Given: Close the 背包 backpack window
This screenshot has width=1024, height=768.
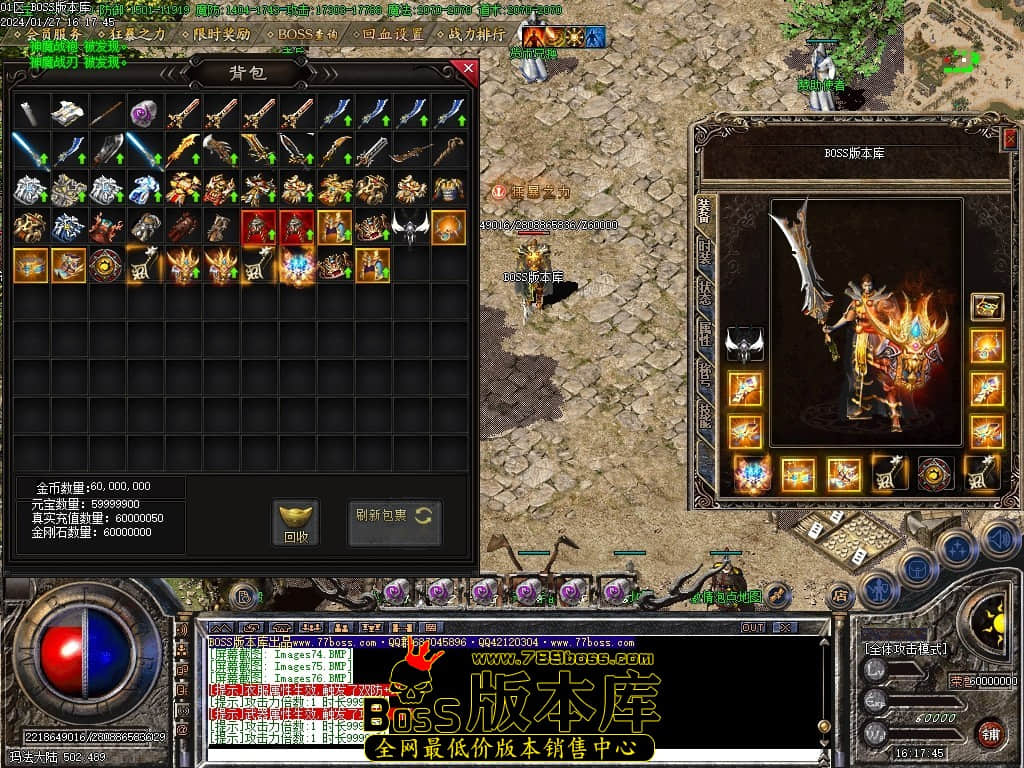Looking at the screenshot, I should pyautogui.click(x=466, y=69).
